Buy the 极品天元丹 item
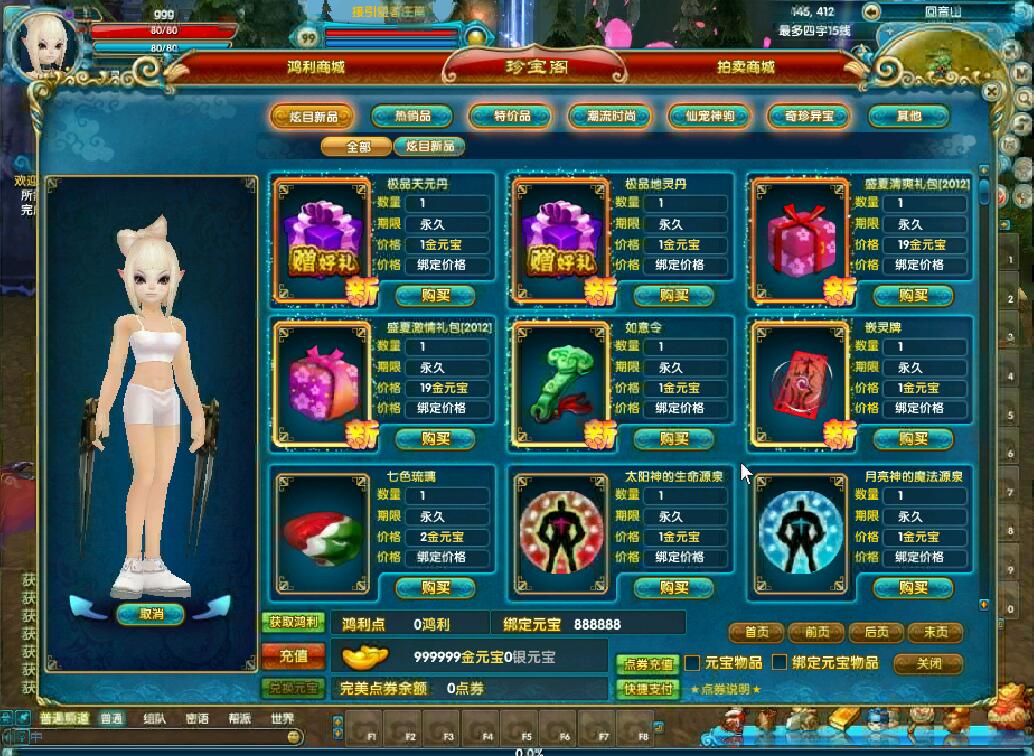The image size is (1034, 756). (436, 295)
